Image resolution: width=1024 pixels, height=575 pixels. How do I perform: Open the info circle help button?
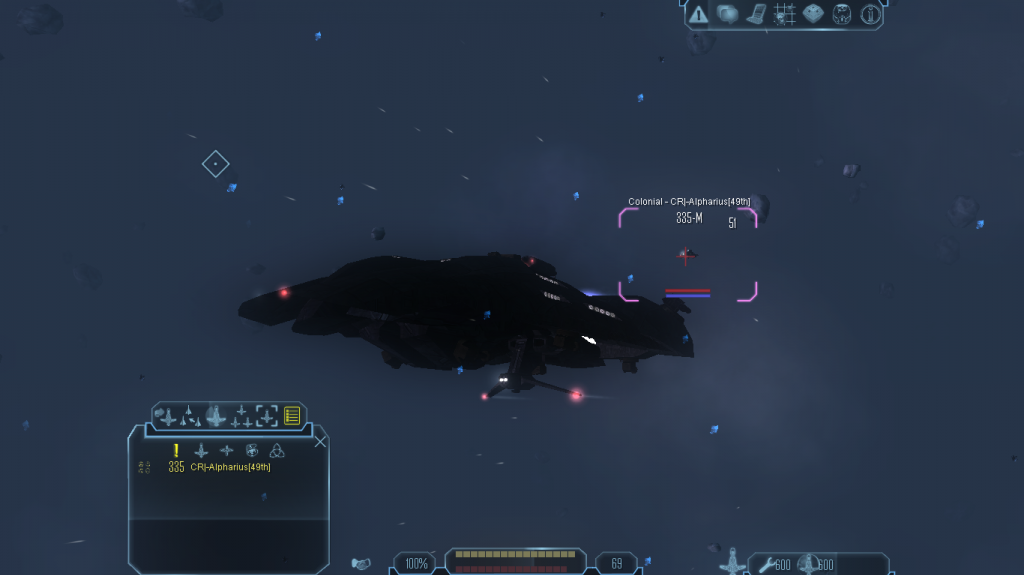coord(870,14)
